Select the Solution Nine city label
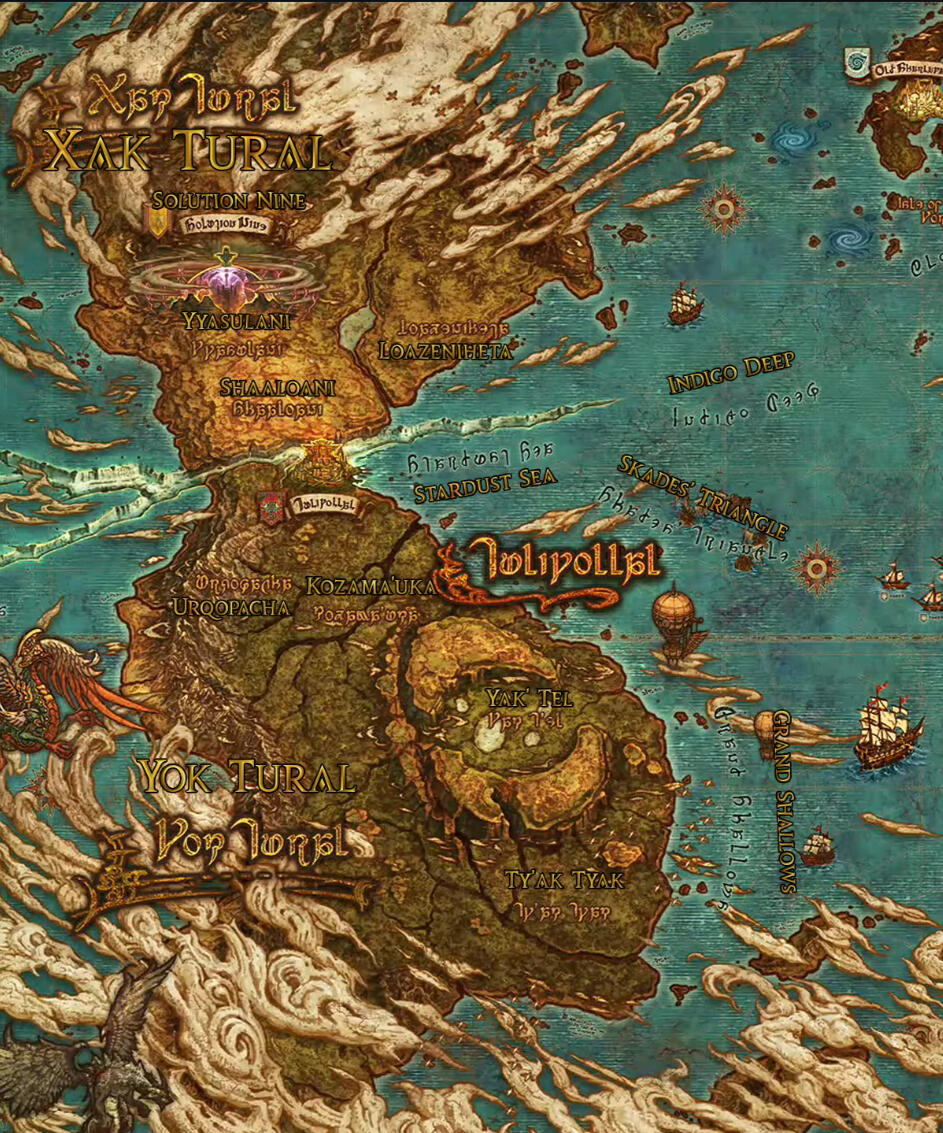Screen dimensions: 943x1133 click(x=229, y=202)
